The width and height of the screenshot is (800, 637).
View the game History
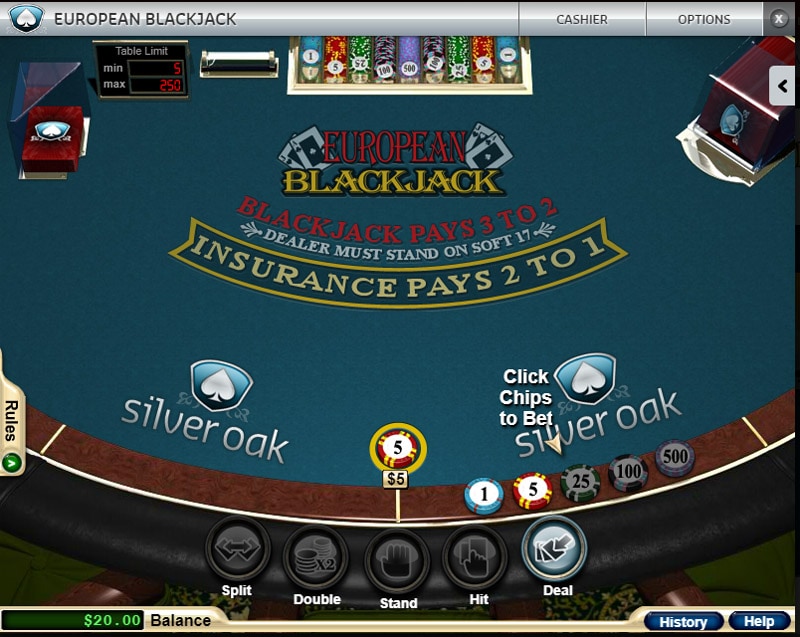click(683, 622)
